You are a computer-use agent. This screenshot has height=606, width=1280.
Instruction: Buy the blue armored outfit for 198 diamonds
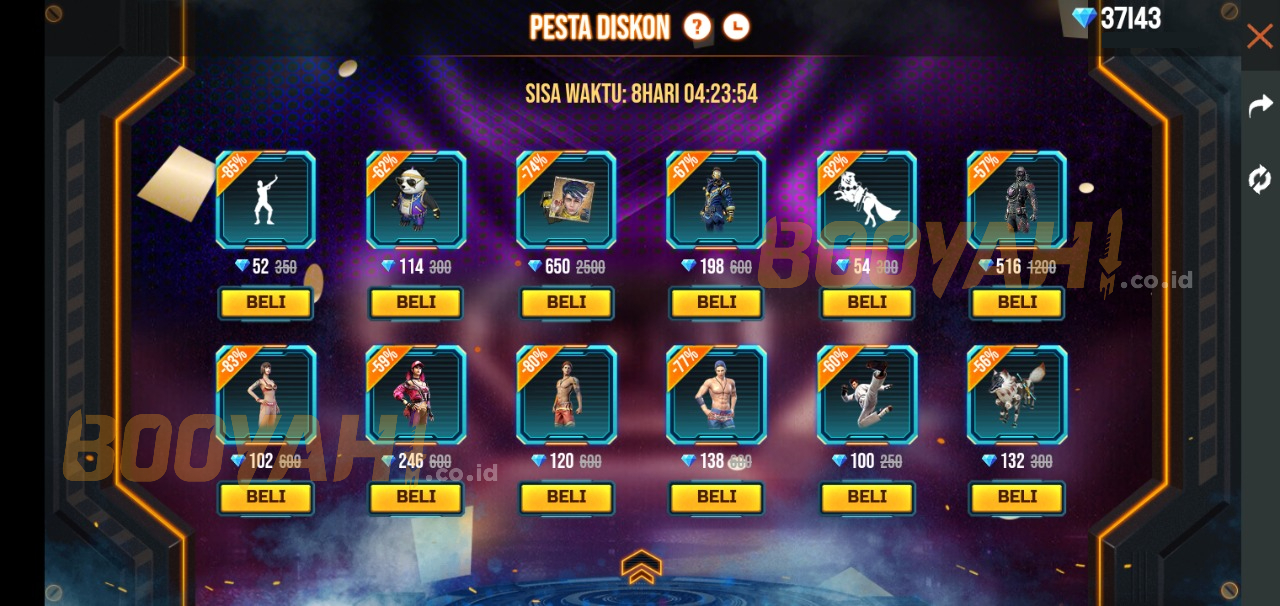pyautogui.click(x=716, y=302)
